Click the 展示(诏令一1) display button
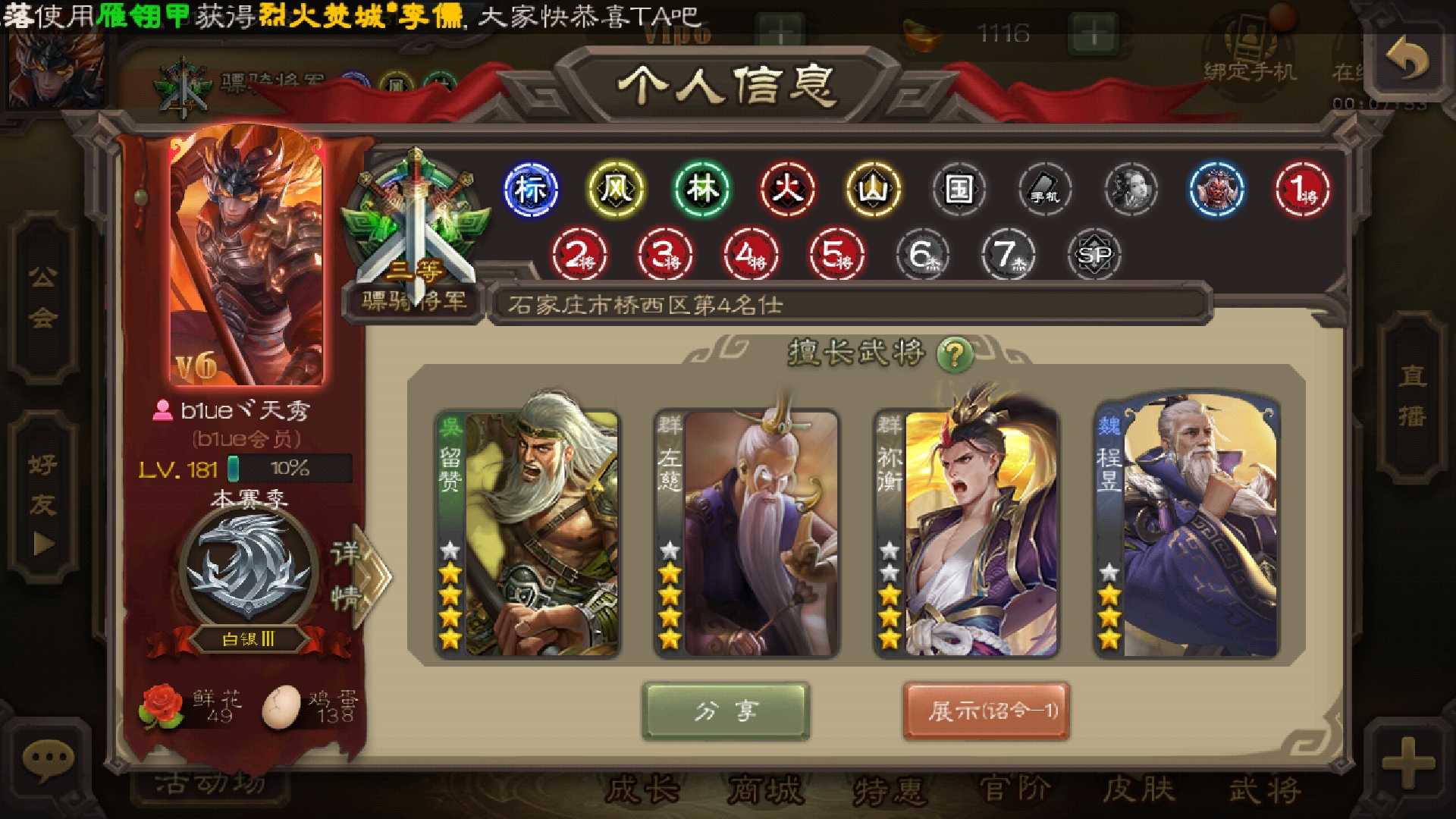The image size is (1456, 819). pyautogui.click(x=987, y=711)
